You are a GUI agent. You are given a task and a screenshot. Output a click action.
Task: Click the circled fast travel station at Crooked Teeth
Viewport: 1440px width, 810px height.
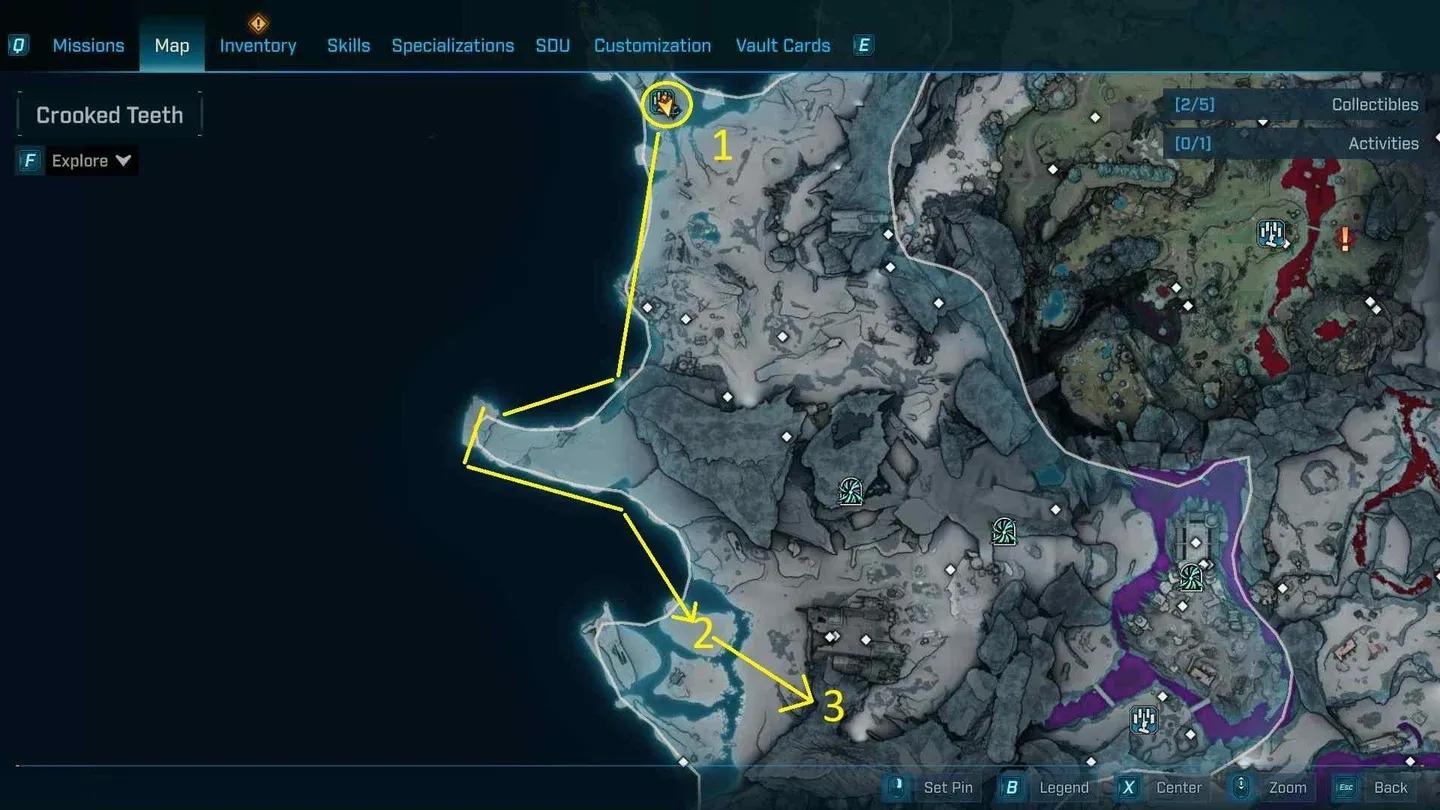666,106
